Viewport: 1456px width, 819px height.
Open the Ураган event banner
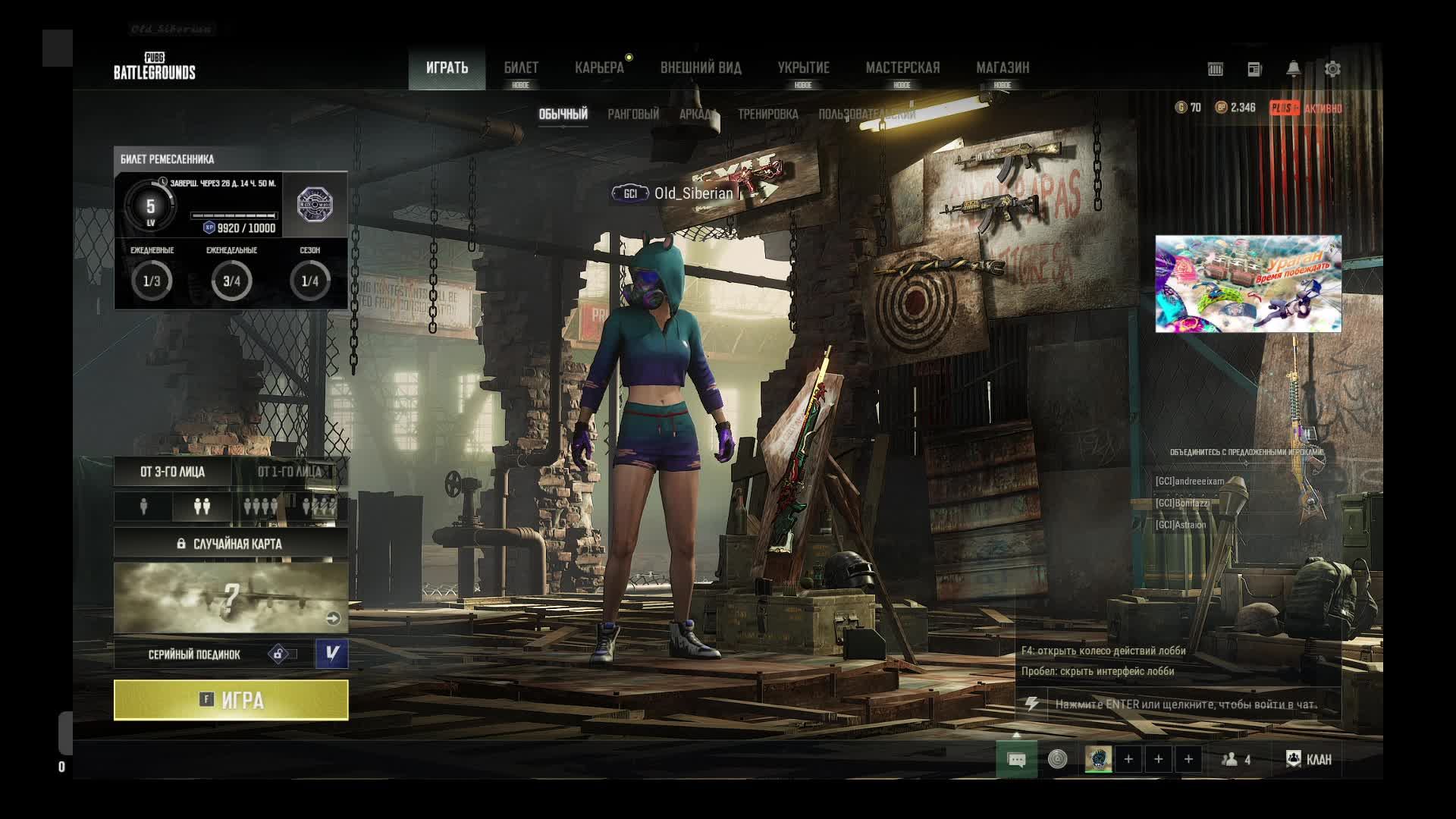click(1248, 284)
